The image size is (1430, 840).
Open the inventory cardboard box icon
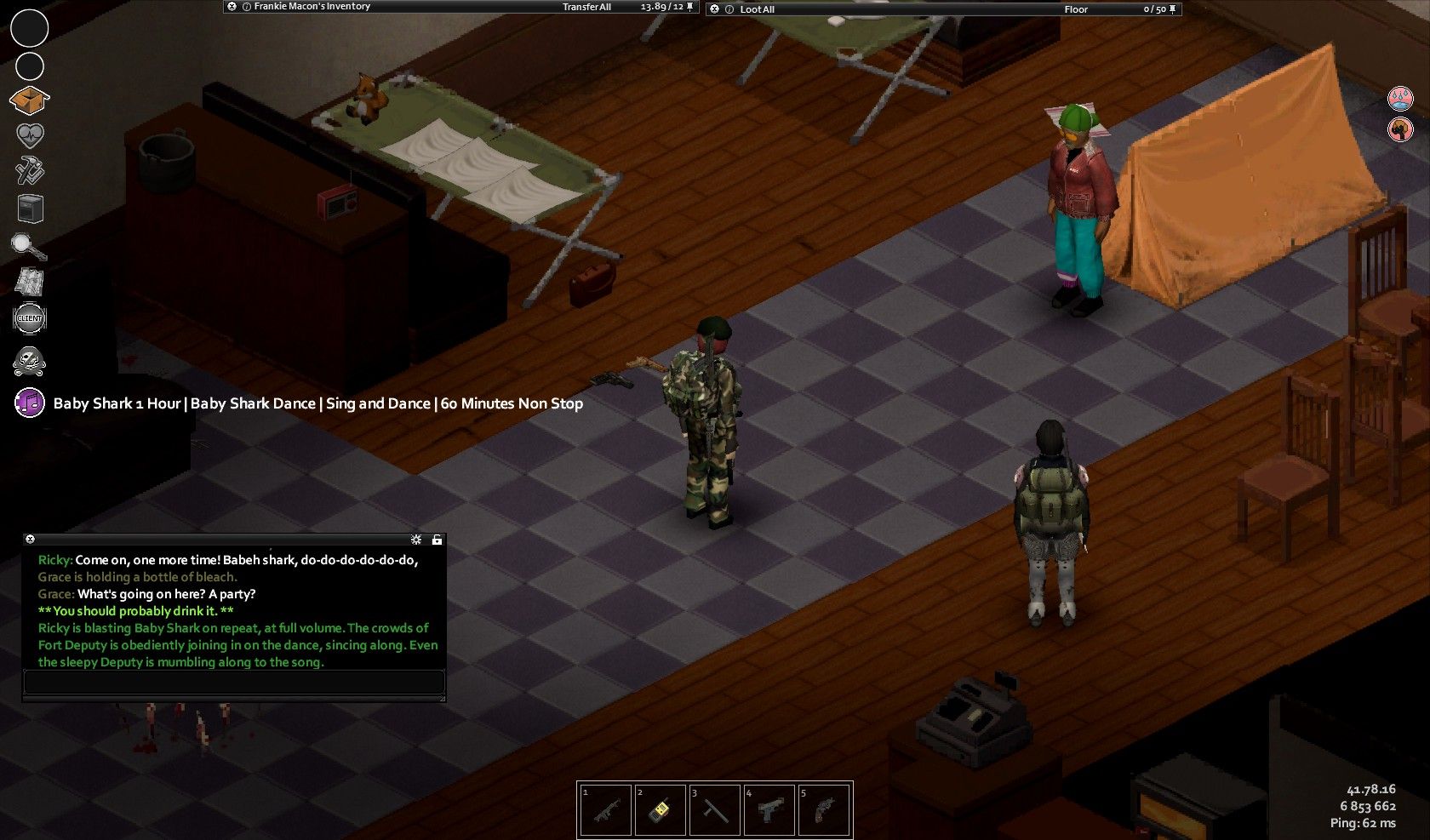29,100
